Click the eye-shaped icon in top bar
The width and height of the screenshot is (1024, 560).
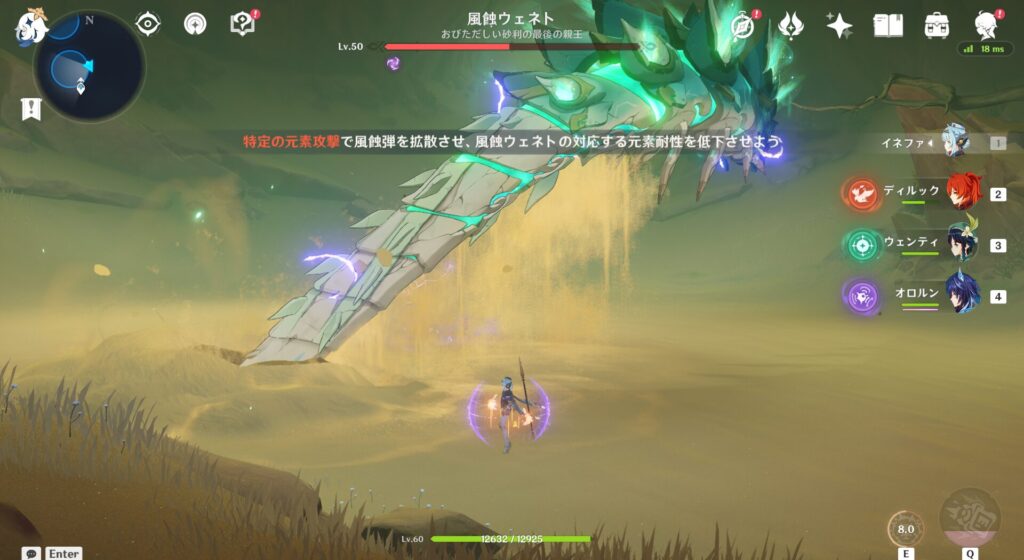click(148, 24)
